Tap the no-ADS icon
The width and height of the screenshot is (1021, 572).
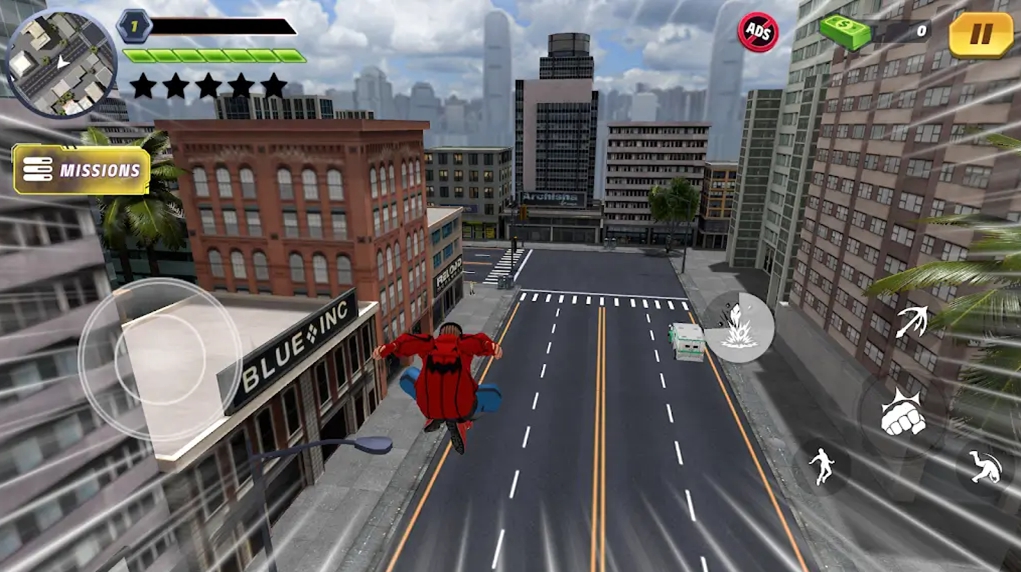tap(757, 31)
